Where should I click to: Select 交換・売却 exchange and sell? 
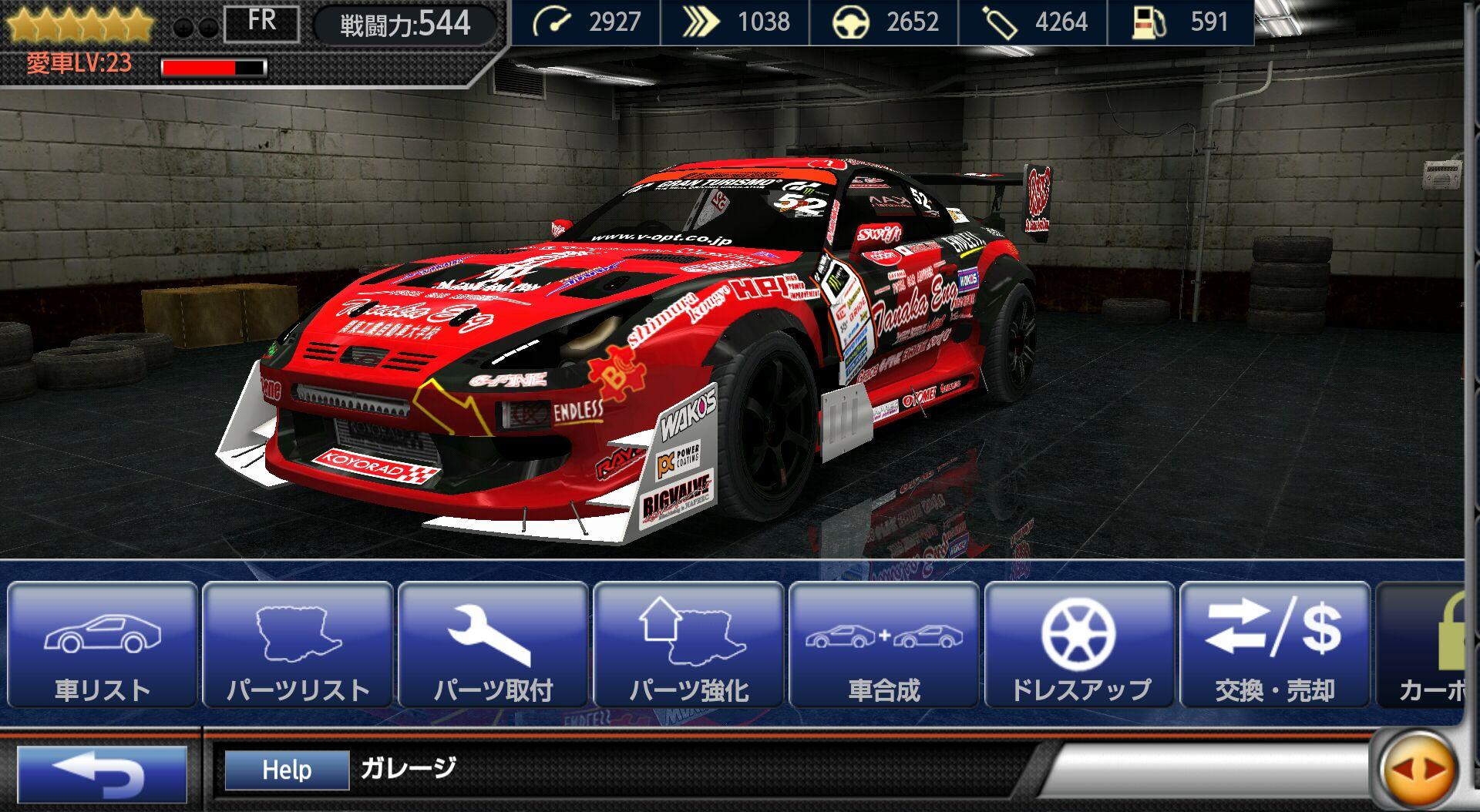(x=1275, y=646)
